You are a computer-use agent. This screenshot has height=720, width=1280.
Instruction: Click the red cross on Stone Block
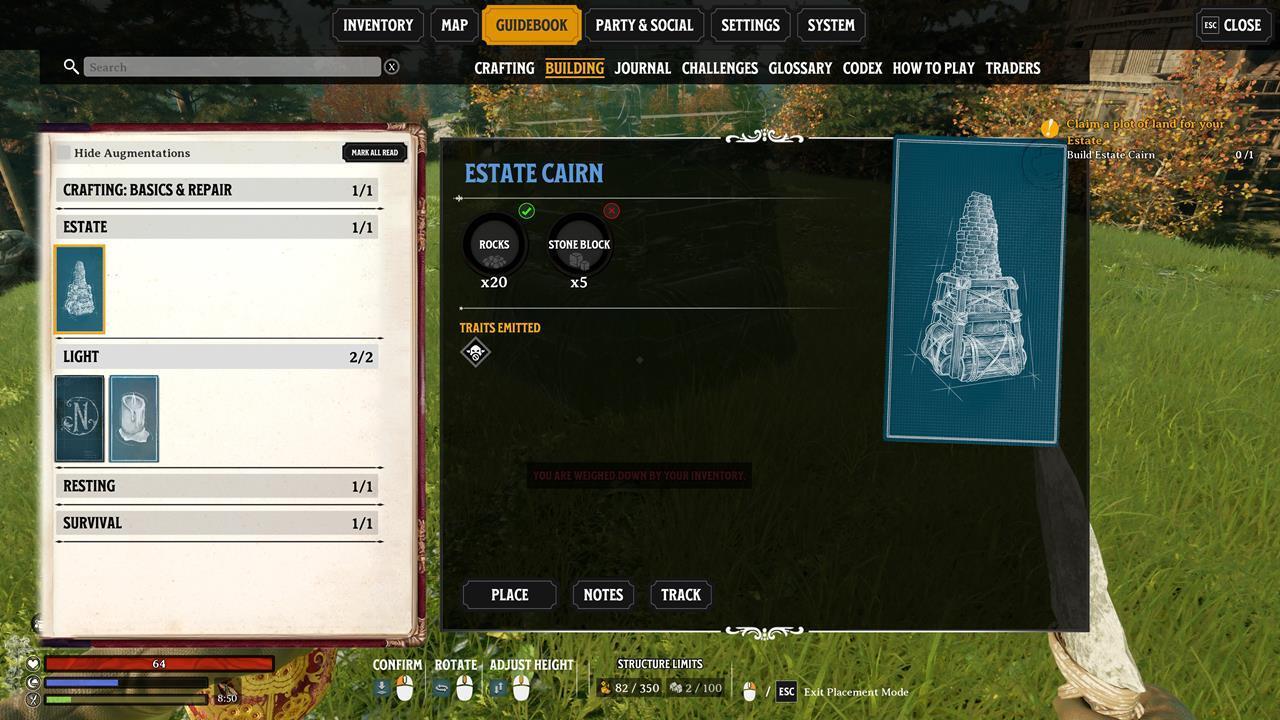611,210
